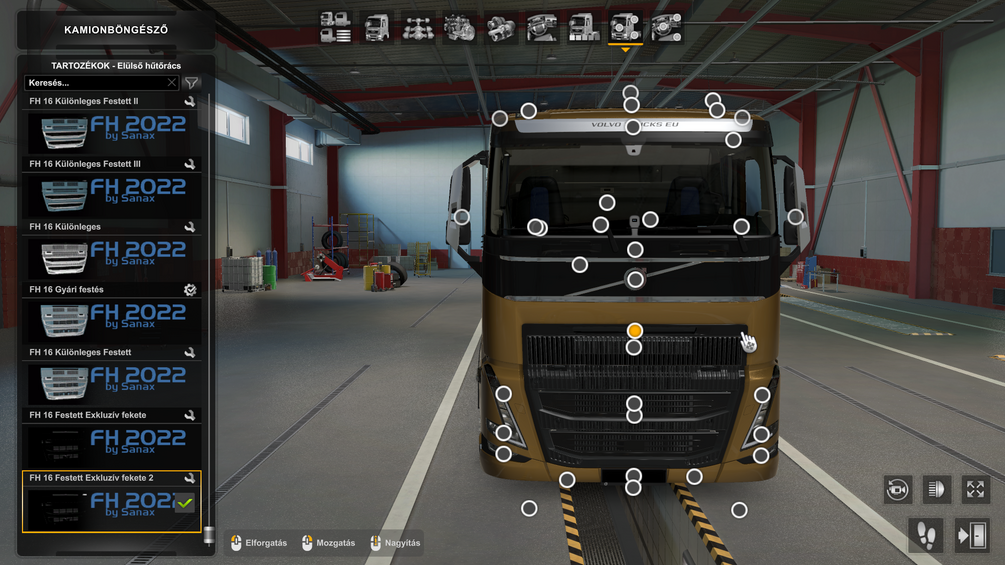Select the FH 16 Különleges Festett II grille
The height and width of the screenshot is (565, 1005).
(111, 131)
